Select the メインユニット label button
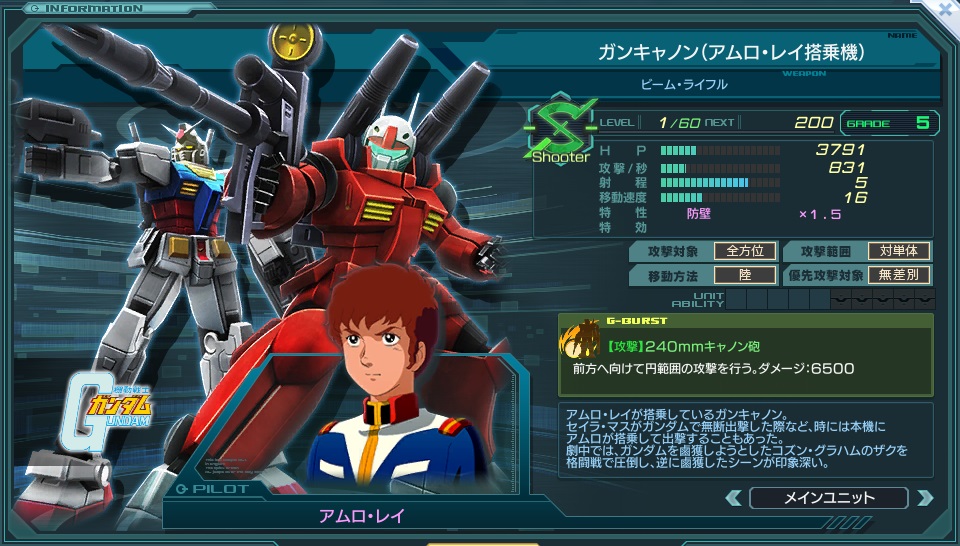This screenshot has height=546, width=960. point(828,498)
